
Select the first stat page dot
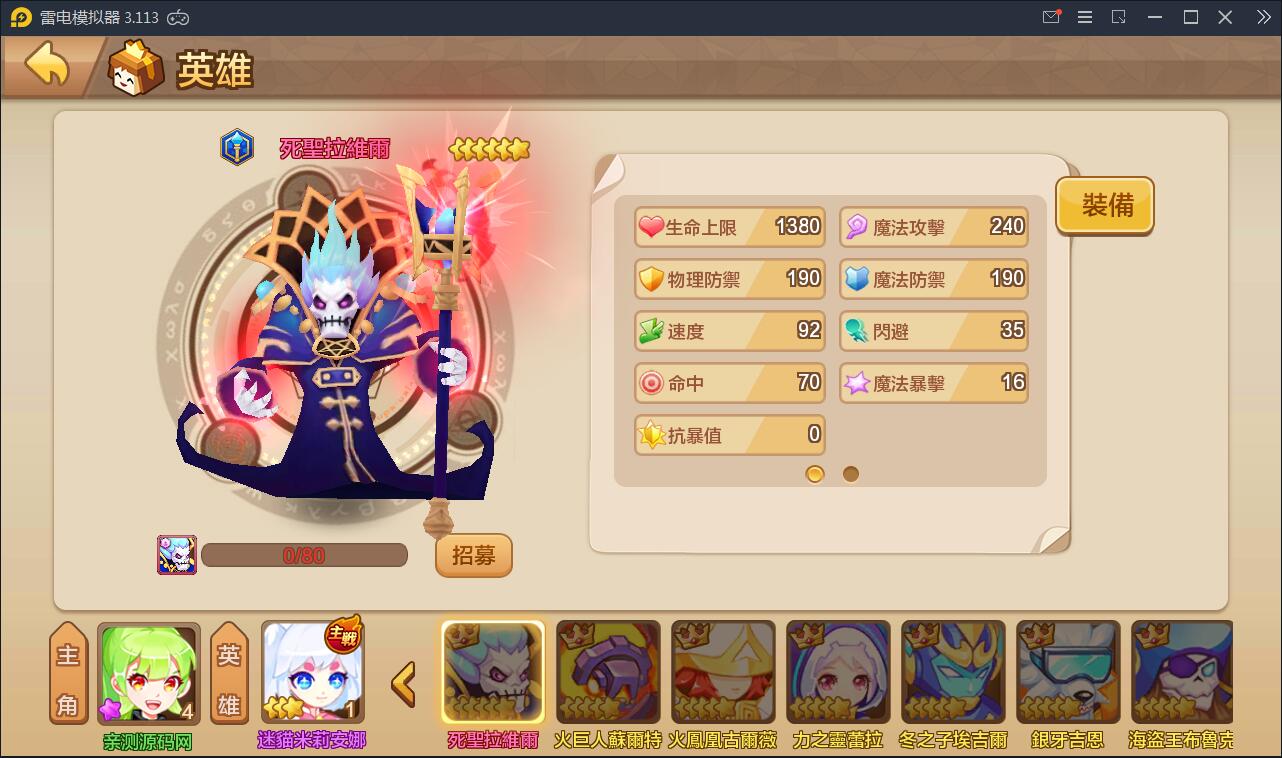814,473
